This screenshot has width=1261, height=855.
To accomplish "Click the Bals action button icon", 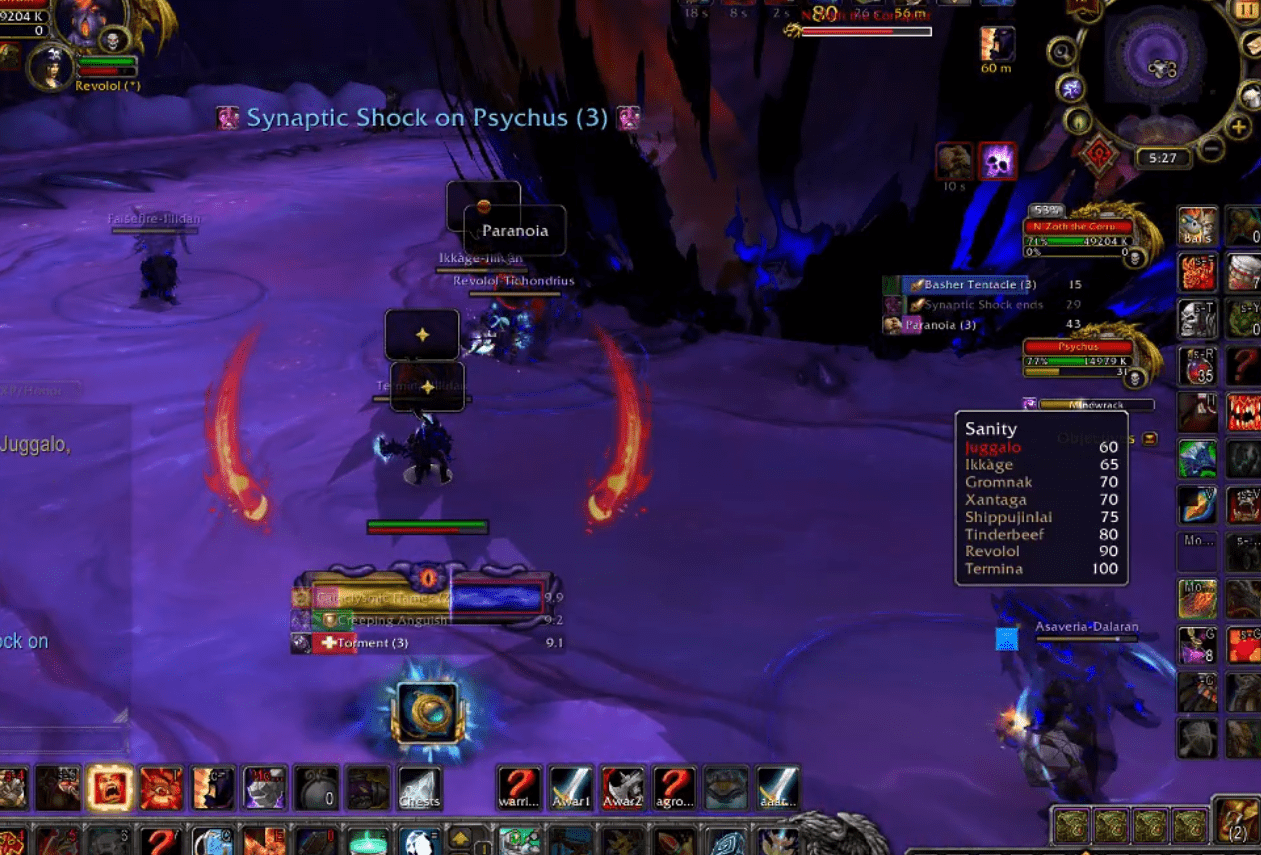I will [1197, 226].
